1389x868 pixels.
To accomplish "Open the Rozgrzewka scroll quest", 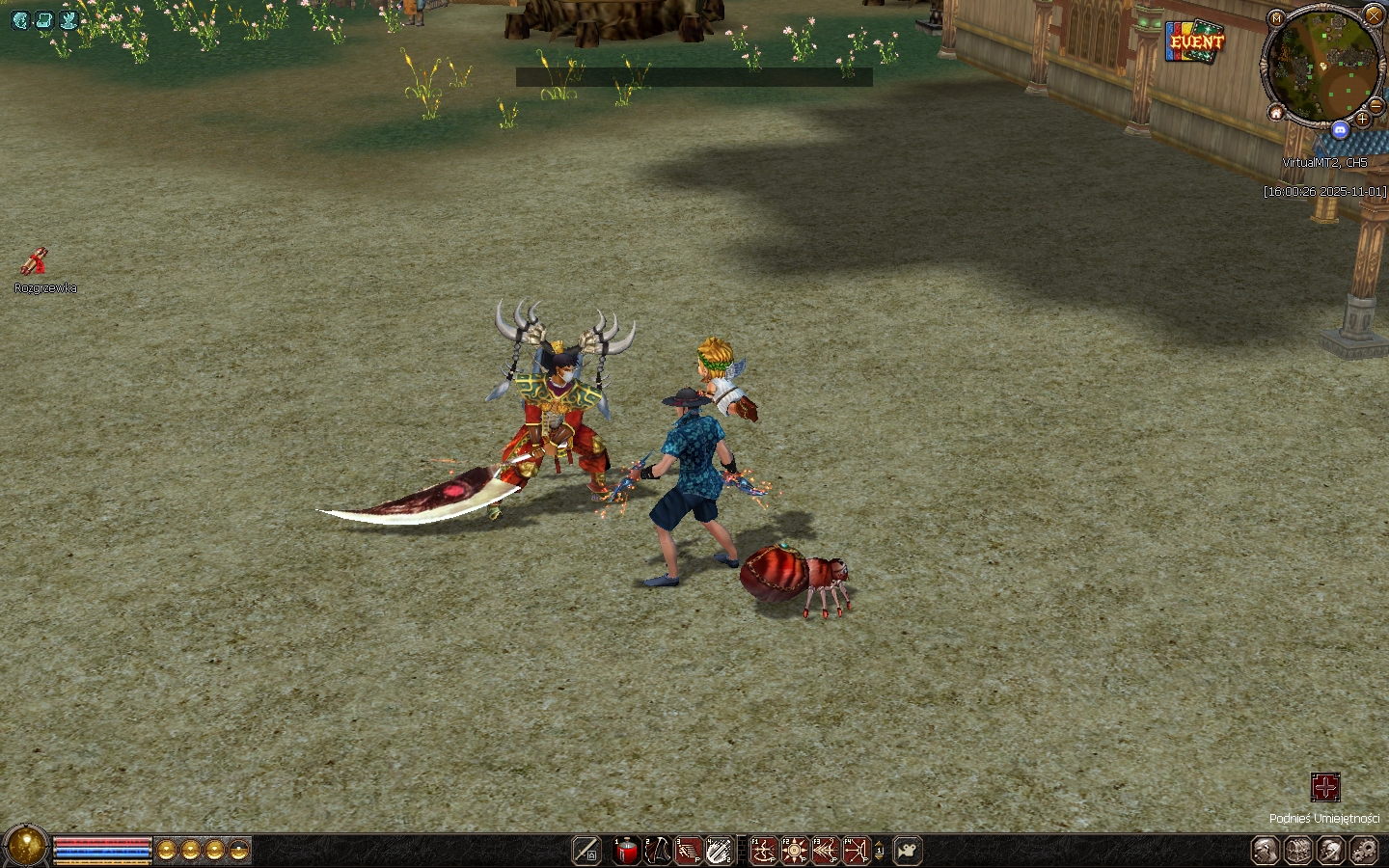I will [x=35, y=261].
